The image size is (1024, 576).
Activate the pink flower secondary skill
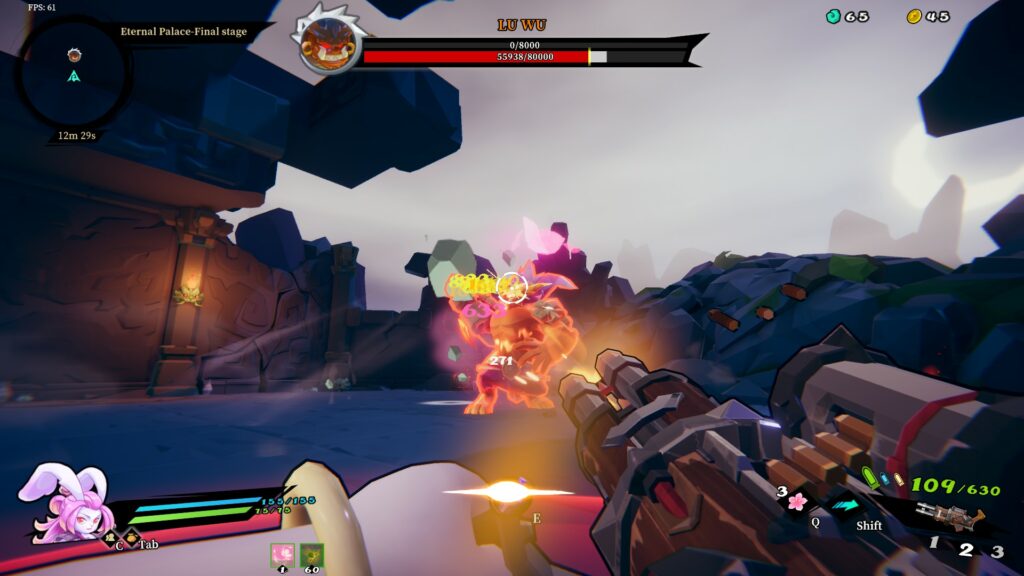797,501
